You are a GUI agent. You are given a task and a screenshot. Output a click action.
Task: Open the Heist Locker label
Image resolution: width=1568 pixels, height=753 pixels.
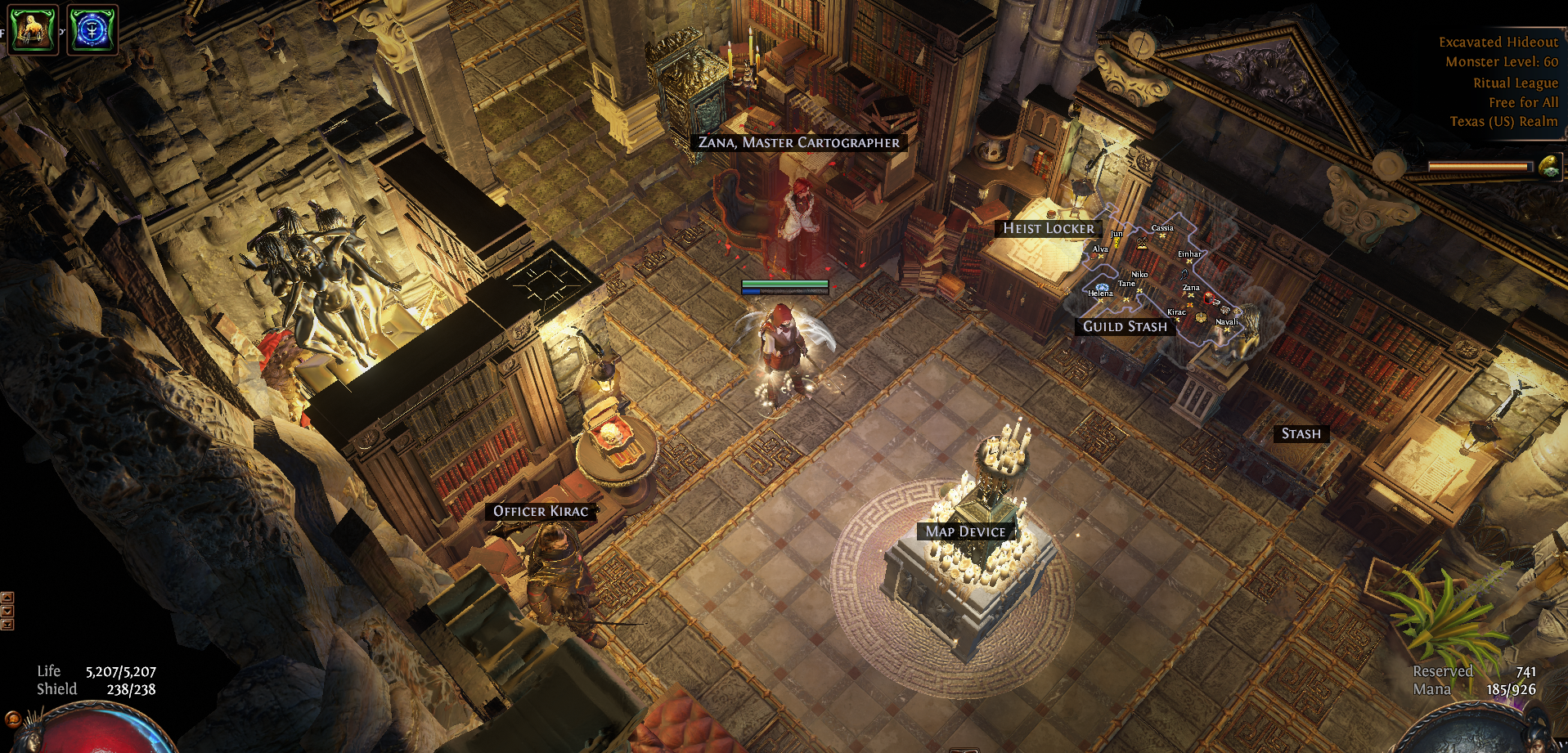point(1048,229)
